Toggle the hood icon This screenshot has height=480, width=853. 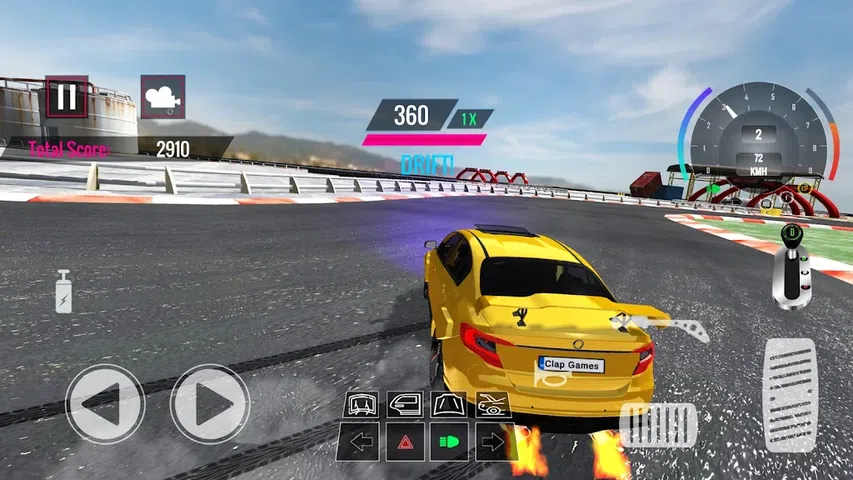point(447,404)
